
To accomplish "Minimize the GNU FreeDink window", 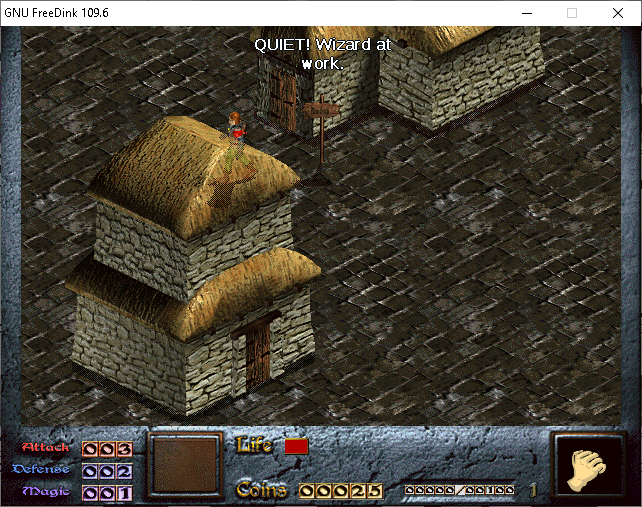I will coord(526,13).
